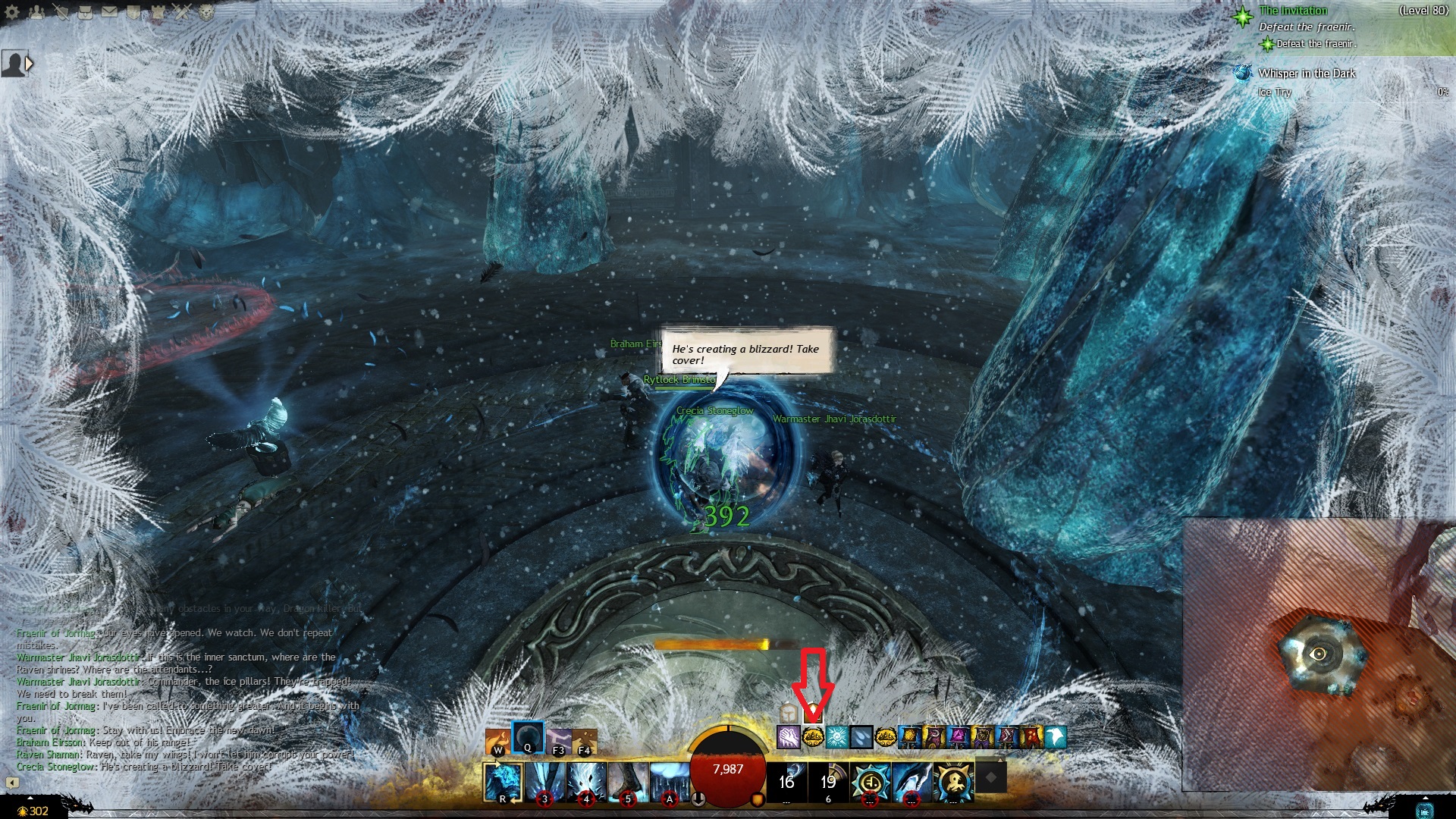Switch to fire attunement flame icon

click(x=498, y=741)
